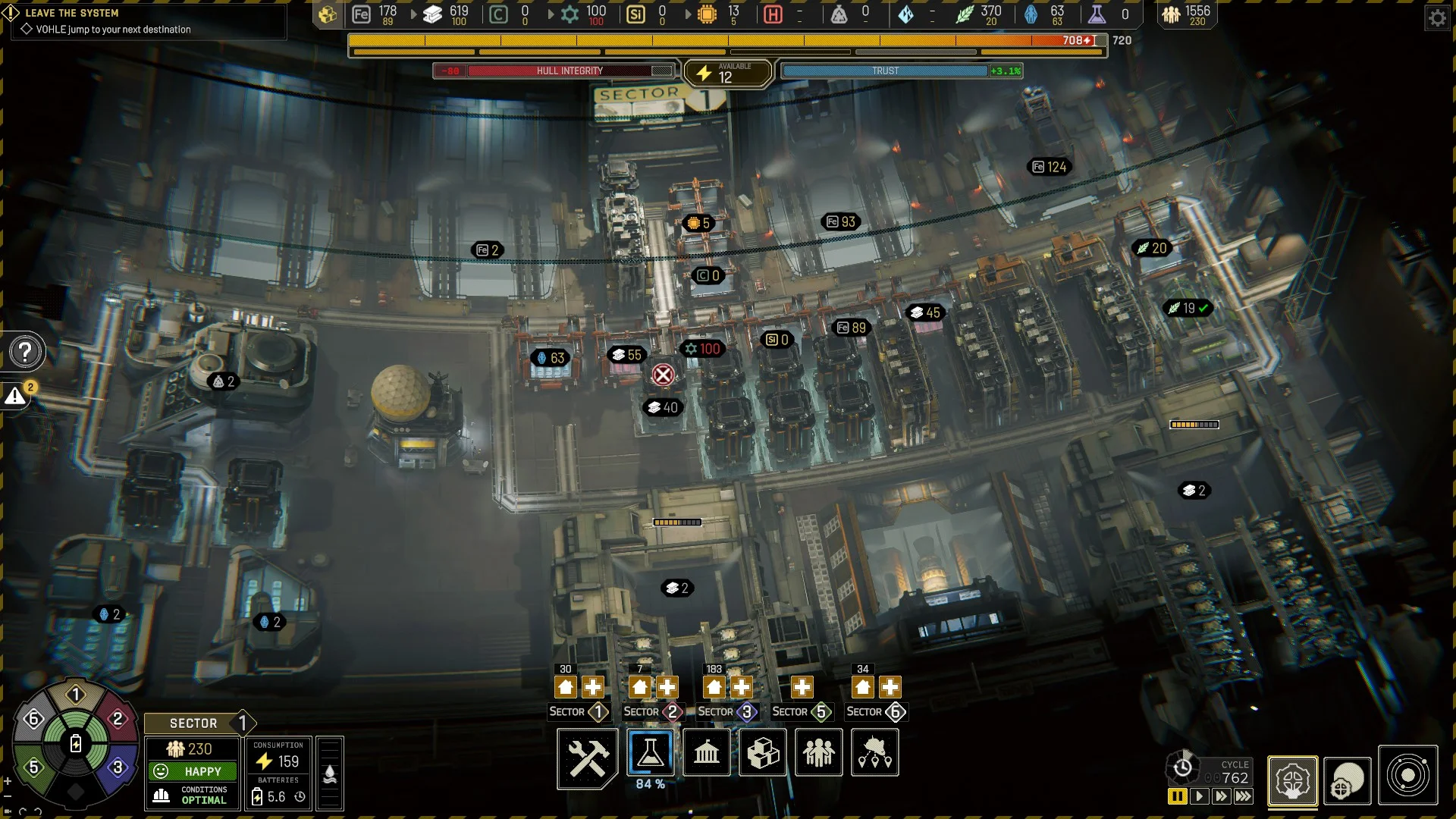Set game speed to double fast-forward
This screenshot has height=819, width=1456.
(x=1221, y=796)
